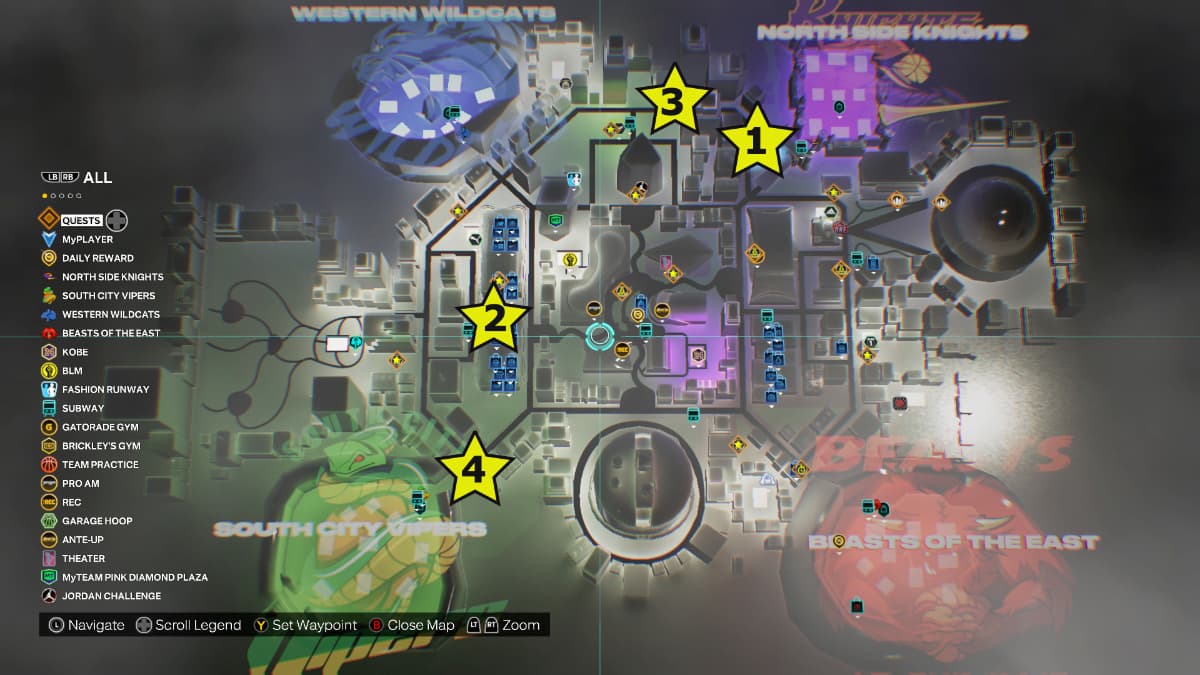Choose Team Practice in the legend

[x=100, y=465]
